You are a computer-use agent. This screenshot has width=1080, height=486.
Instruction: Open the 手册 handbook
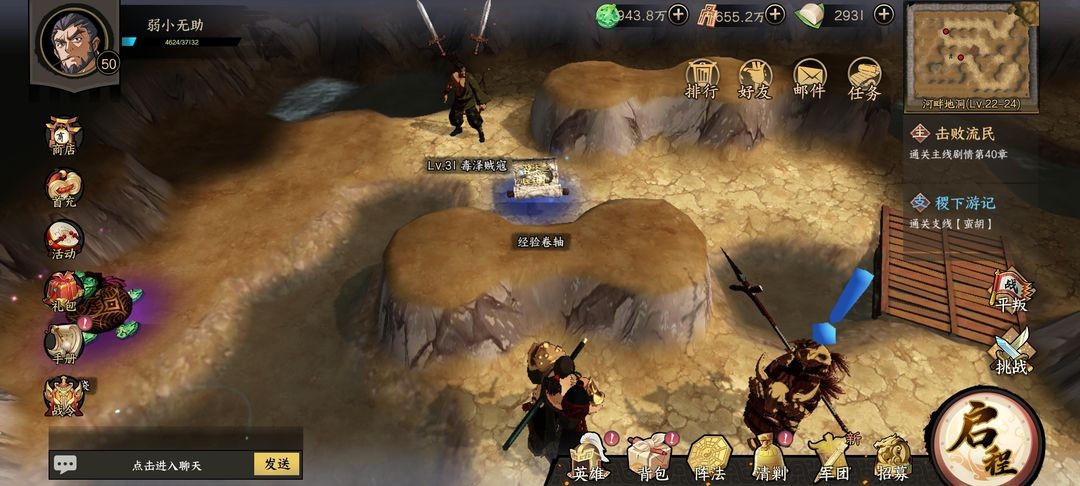tap(64, 342)
